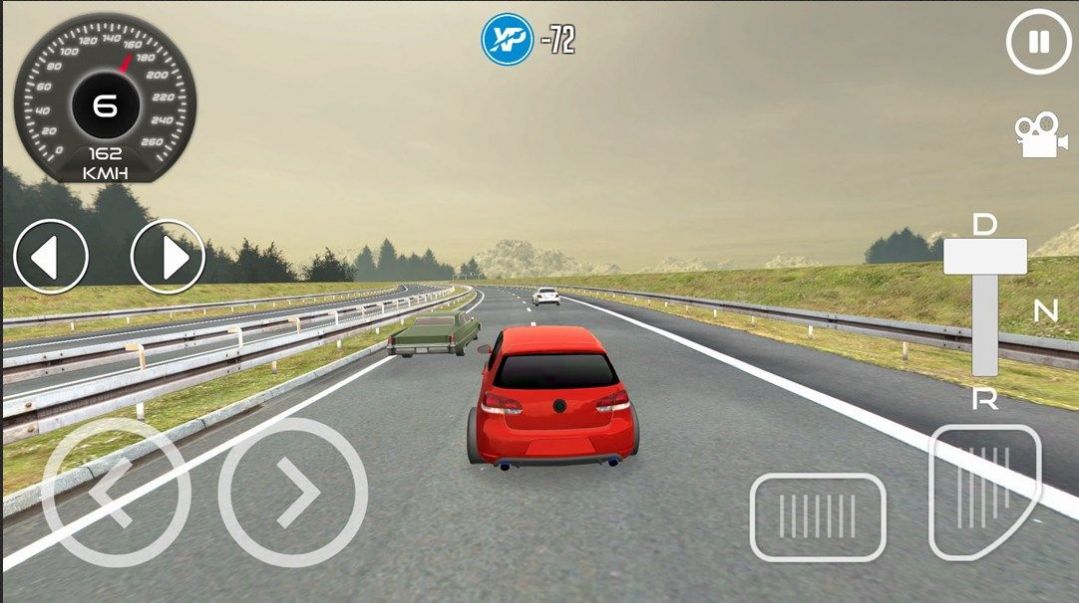The image size is (1079, 603).
Task: Tap the brake pedal
Action: pos(818,517)
